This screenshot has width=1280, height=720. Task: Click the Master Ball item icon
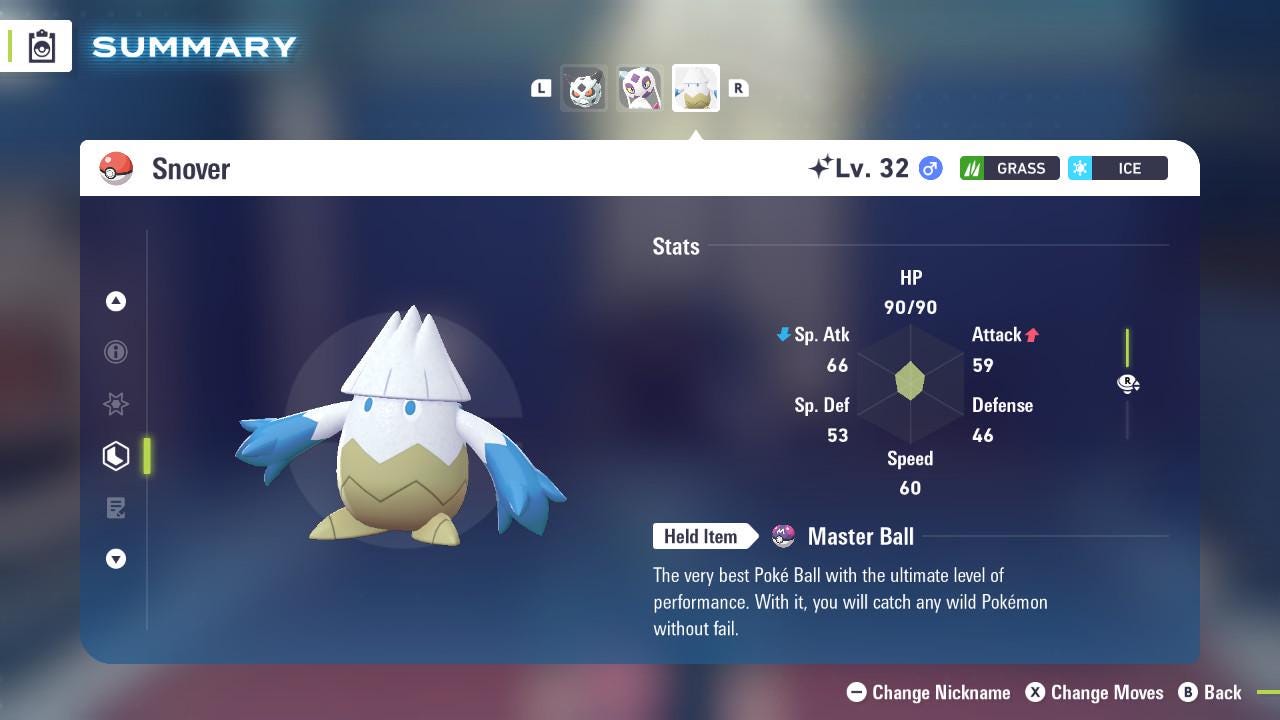click(784, 536)
